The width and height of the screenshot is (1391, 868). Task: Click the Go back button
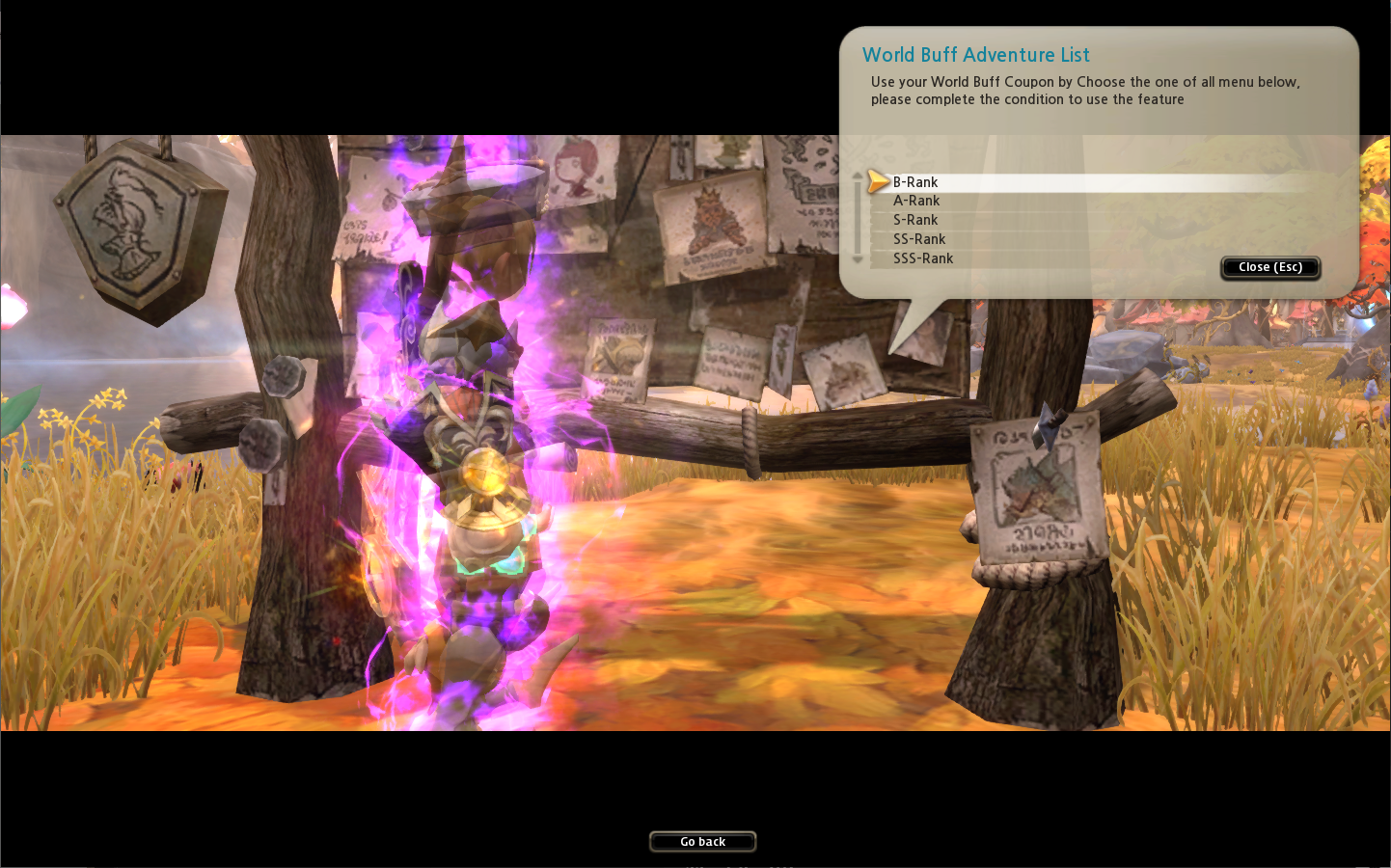click(702, 842)
